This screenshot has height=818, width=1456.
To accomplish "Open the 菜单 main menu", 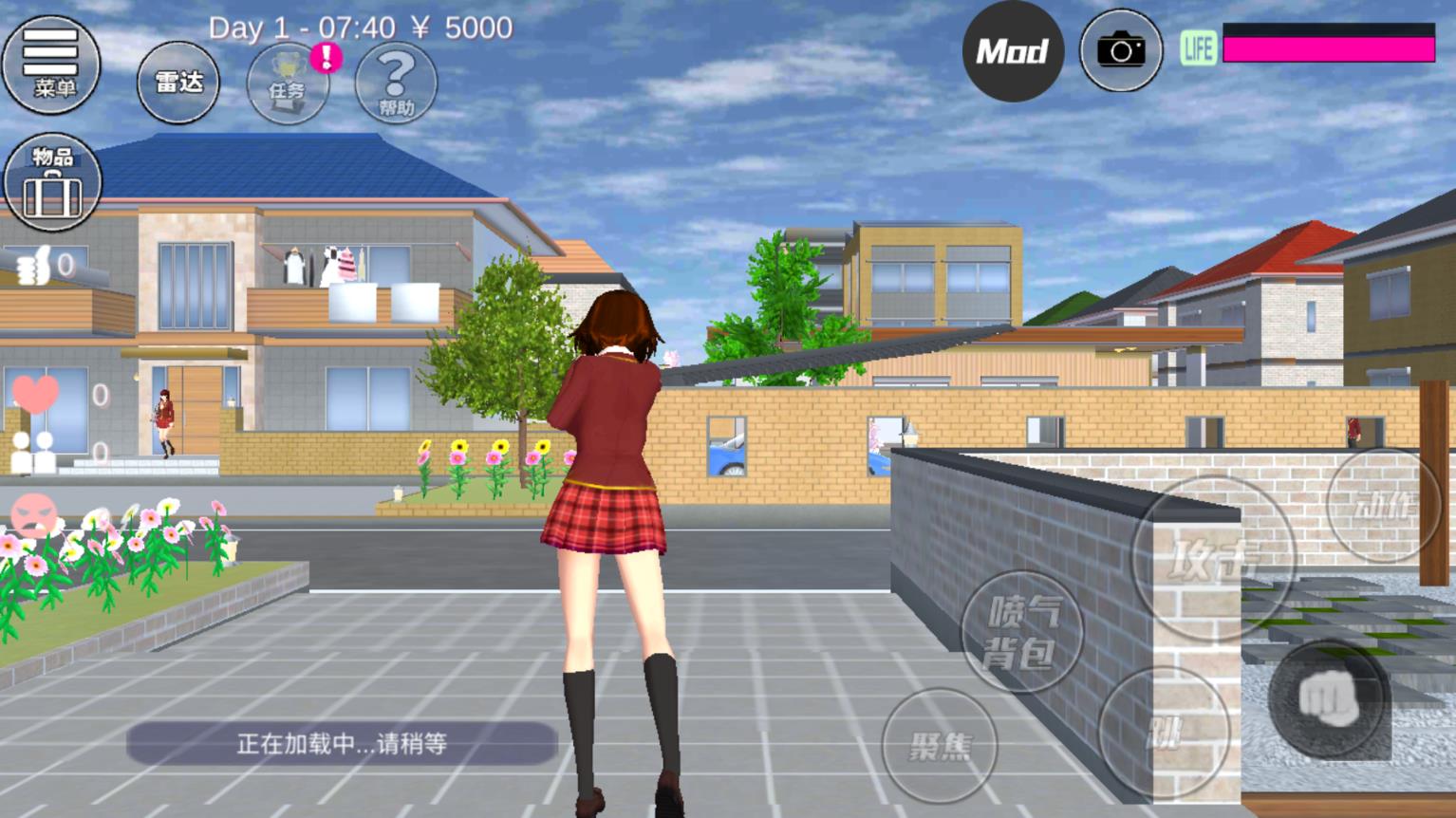I will point(51,65).
